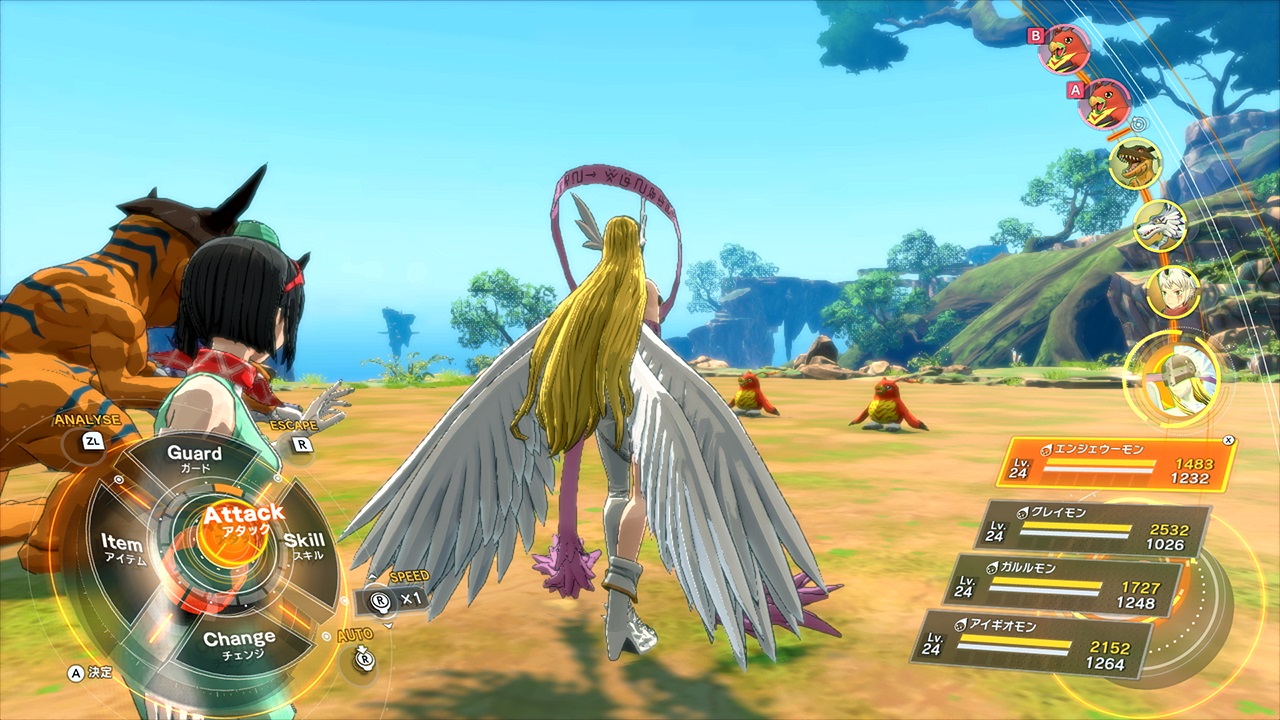1280x720 pixels.
Task: Open the Skill menu
Action: (x=303, y=547)
